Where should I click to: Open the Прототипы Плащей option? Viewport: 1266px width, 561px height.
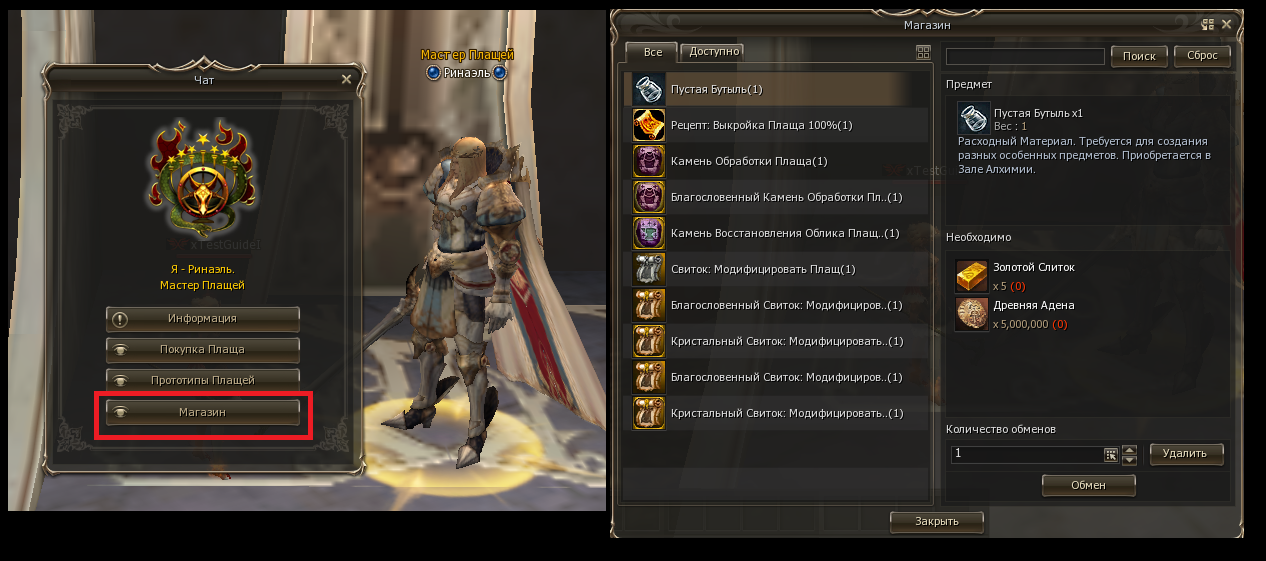tap(203, 381)
